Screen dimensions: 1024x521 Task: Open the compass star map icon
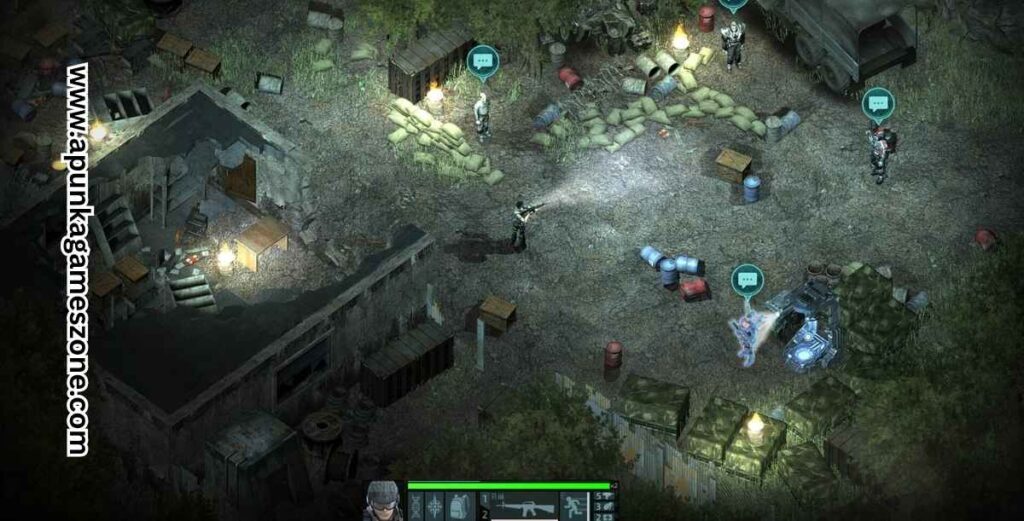[x=437, y=506]
